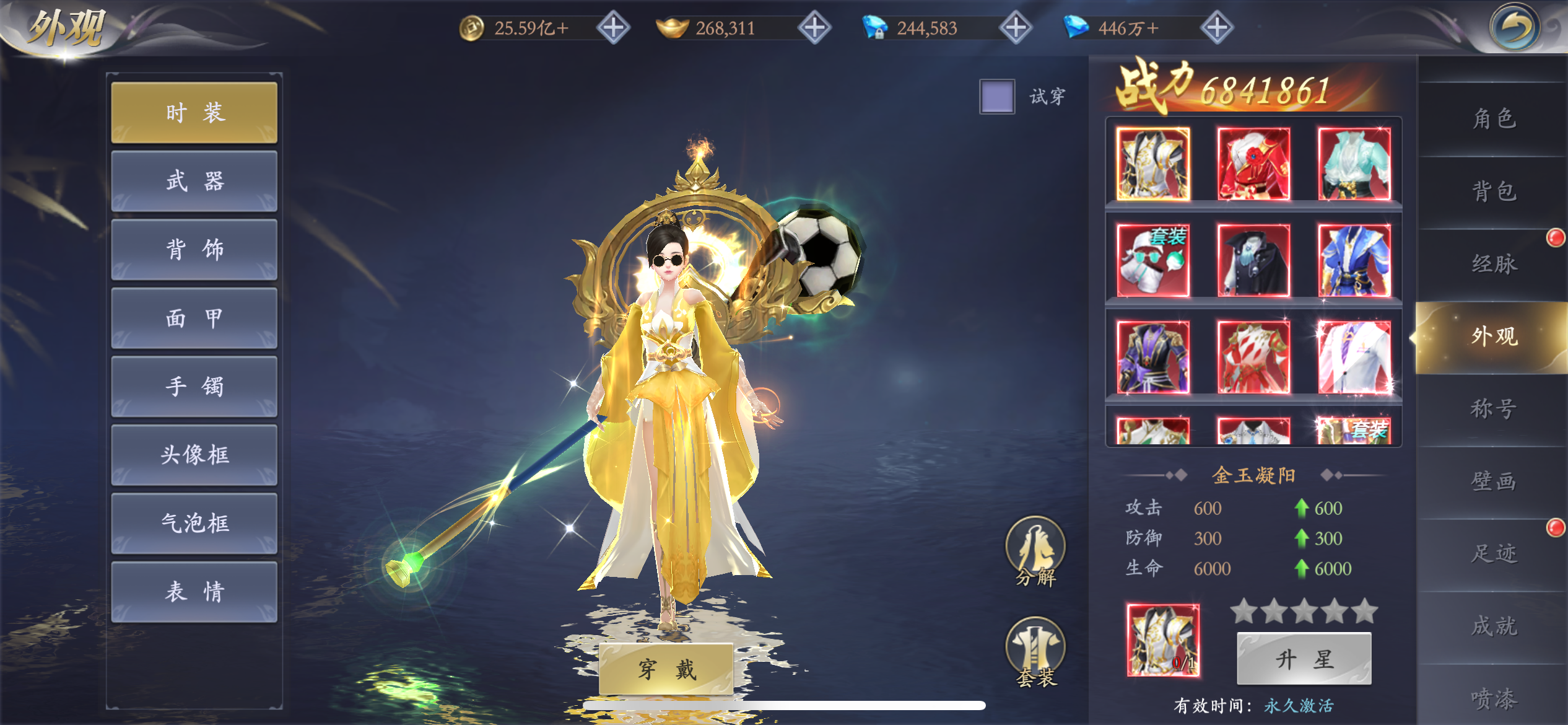This screenshot has width=1568, height=725.
Task: Switch to the 武器 weapon category
Action: click(194, 182)
